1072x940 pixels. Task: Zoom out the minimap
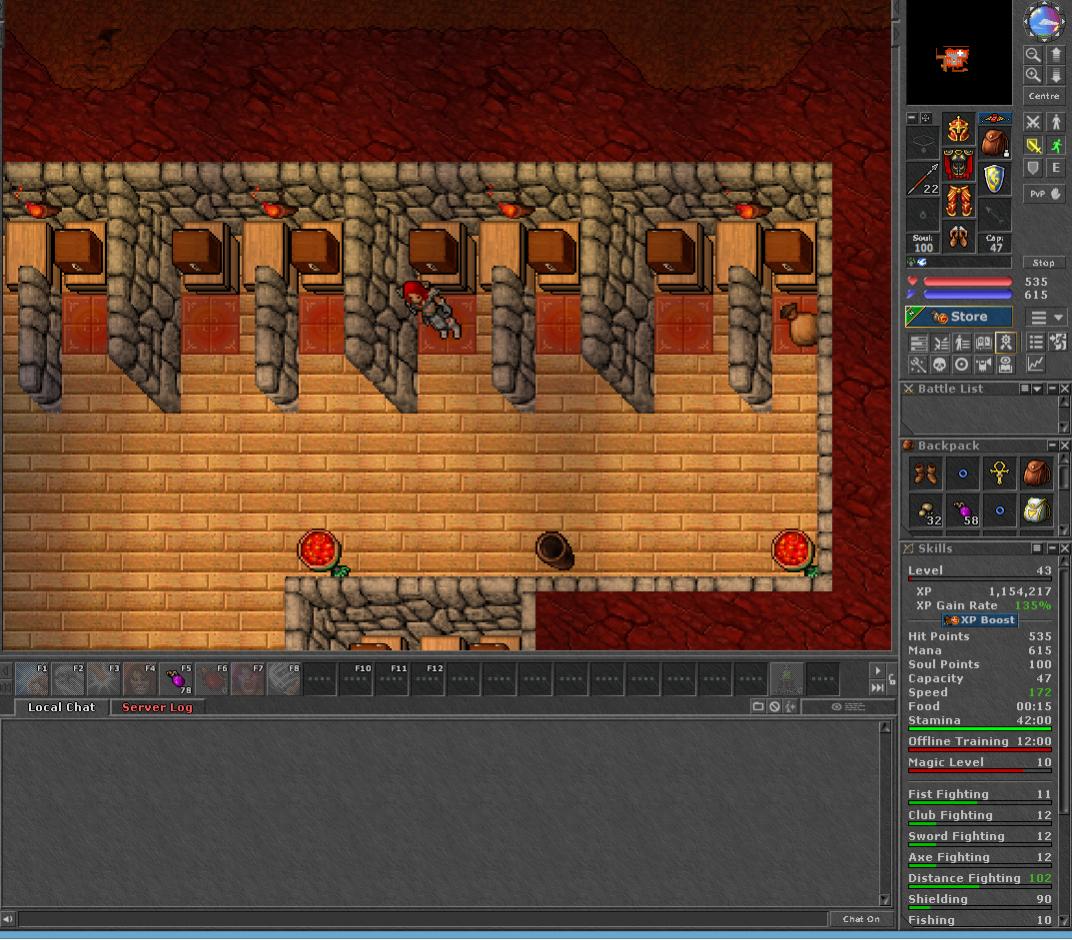pos(1033,56)
